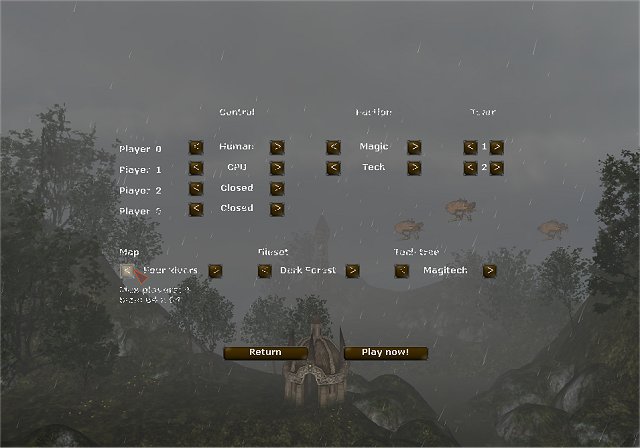Choose next tech tree after Magitech
The width and height of the screenshot is (640, 448).
pos(489,270)
